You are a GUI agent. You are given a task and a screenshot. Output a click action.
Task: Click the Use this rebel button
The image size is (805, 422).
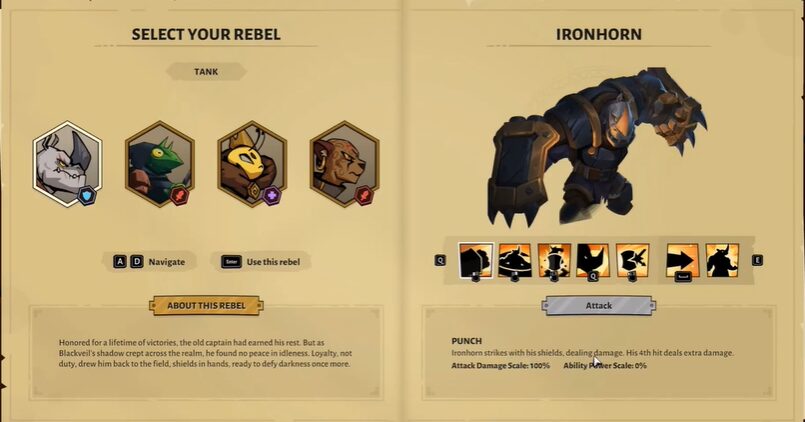pyautogui.click(x=263, y=262)
